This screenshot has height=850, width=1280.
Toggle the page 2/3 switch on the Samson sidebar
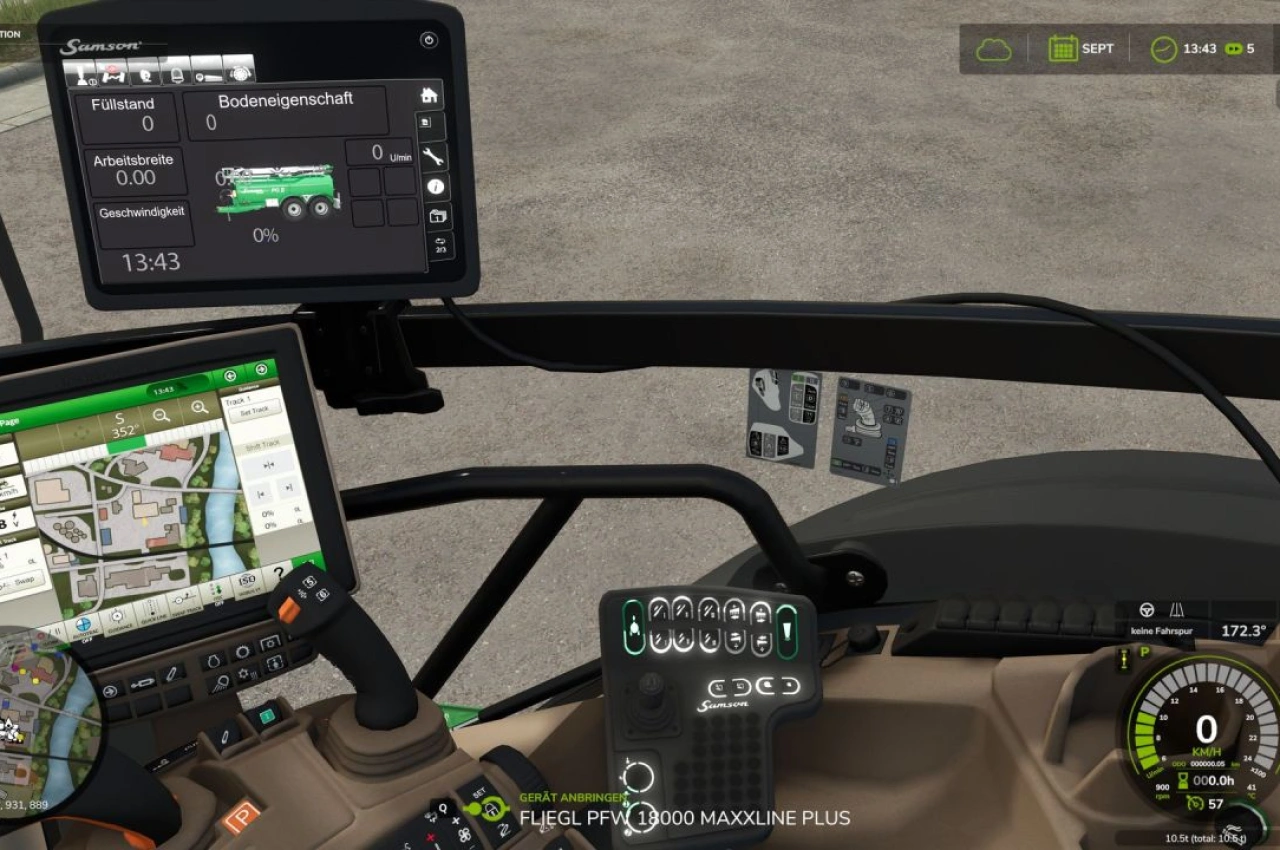(442, 244)
